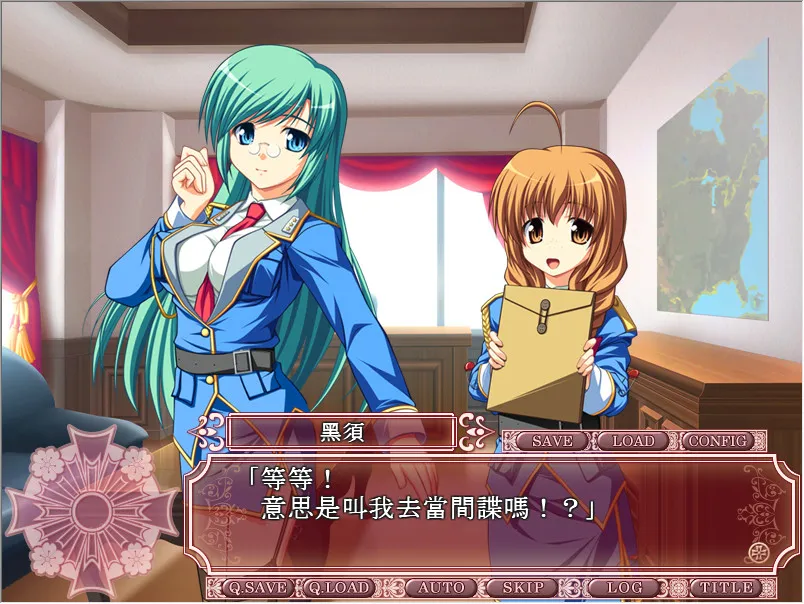Enable AUTO text advance
Image resolution: width=804 pixels, height=604 pixels.
pyautogui.click(x=441, y=588)
